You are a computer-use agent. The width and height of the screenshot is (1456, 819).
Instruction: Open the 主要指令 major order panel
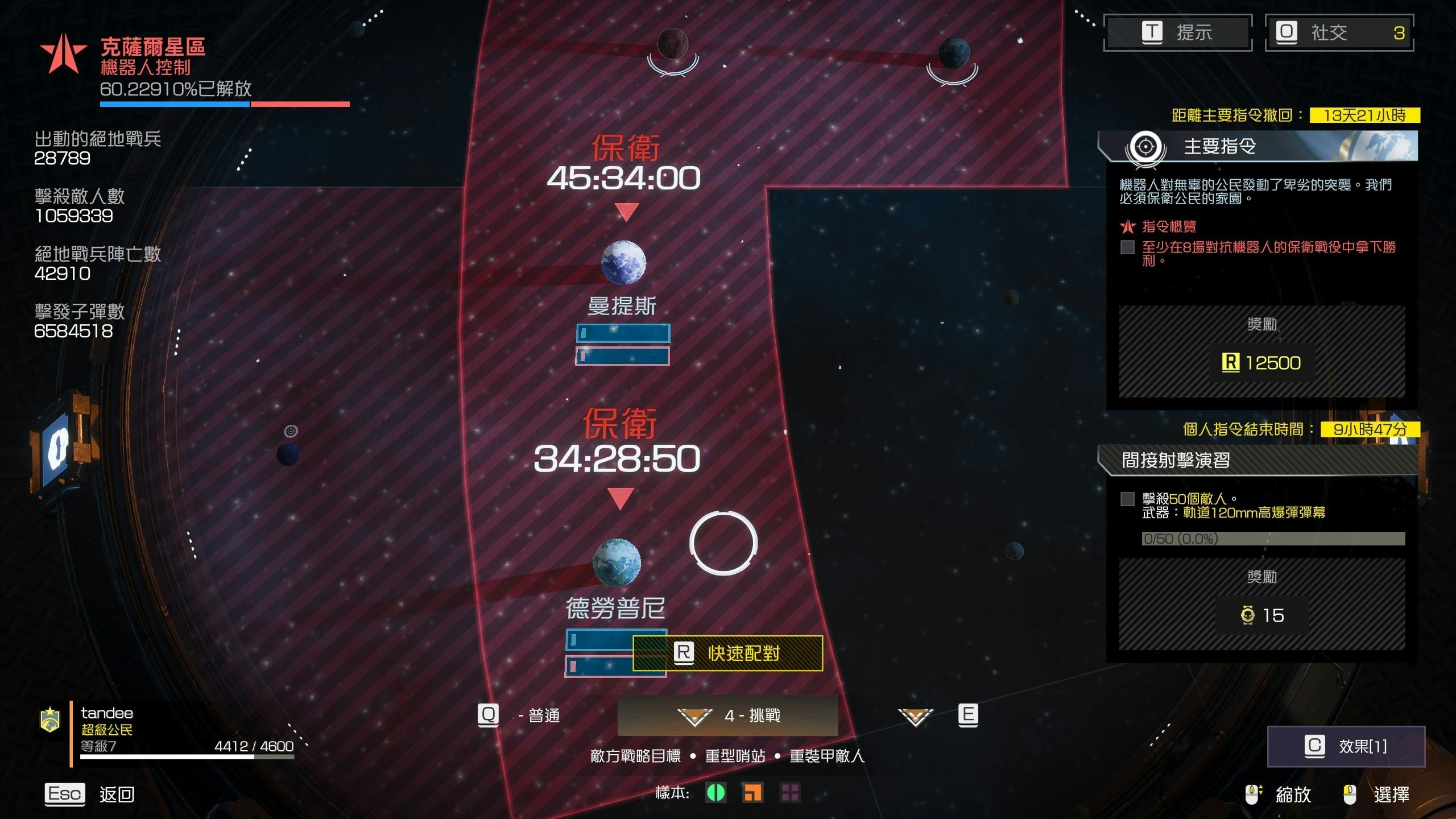1257,147
